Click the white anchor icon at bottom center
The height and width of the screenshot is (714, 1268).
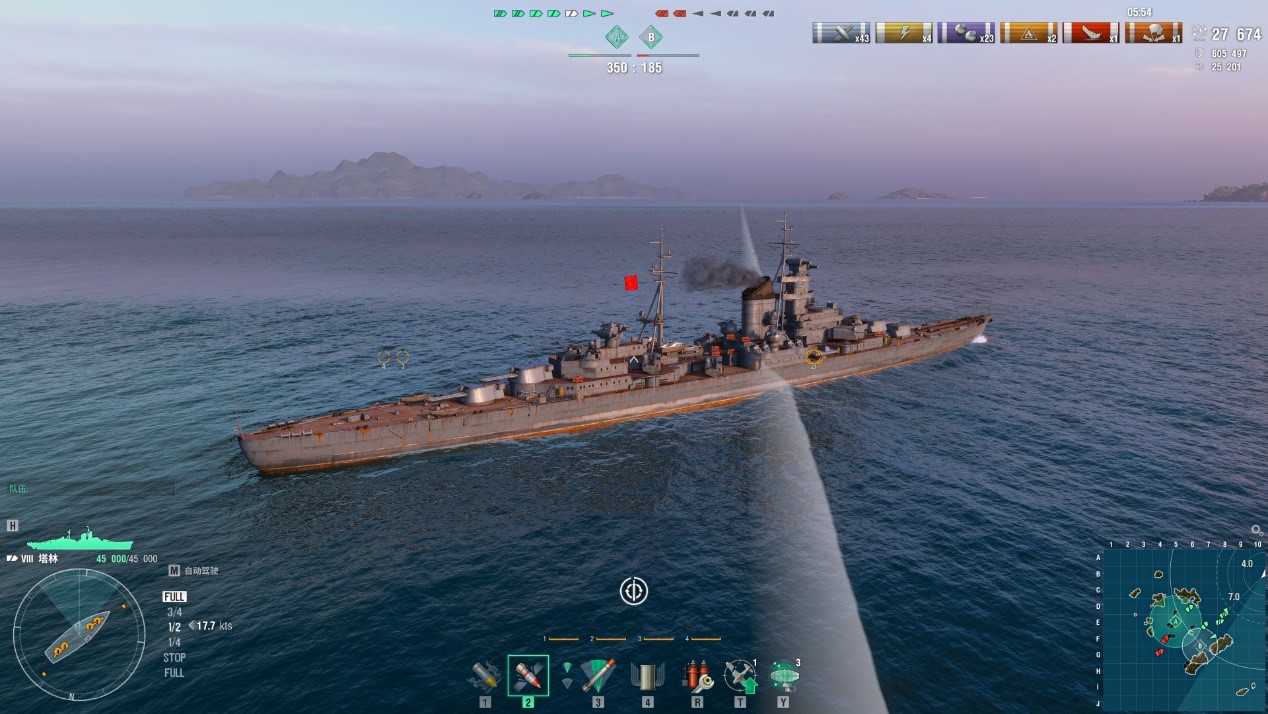click(634, 591)
